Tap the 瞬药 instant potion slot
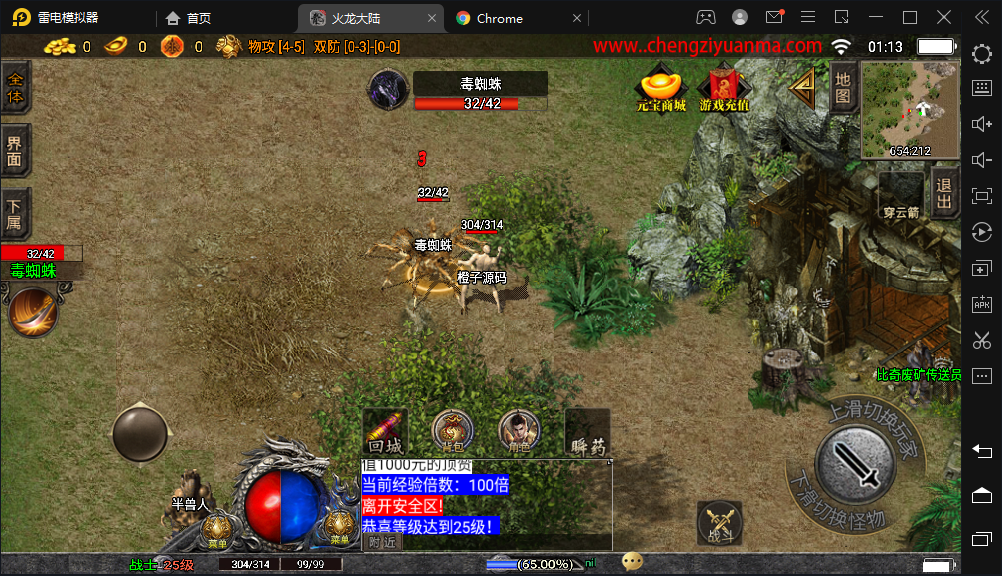The image size is (1002, 576). [587, 431]
